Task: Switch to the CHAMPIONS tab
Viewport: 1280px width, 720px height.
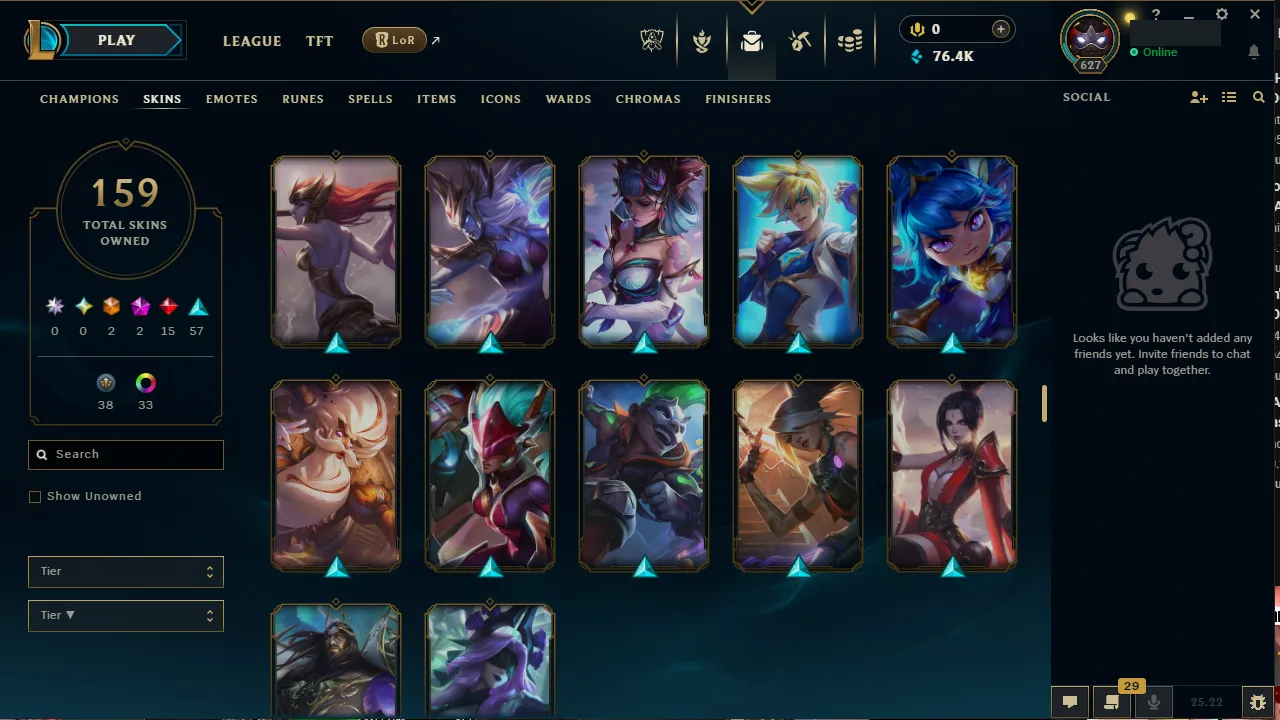Action: pyautogui.click(x=79, y=99)
